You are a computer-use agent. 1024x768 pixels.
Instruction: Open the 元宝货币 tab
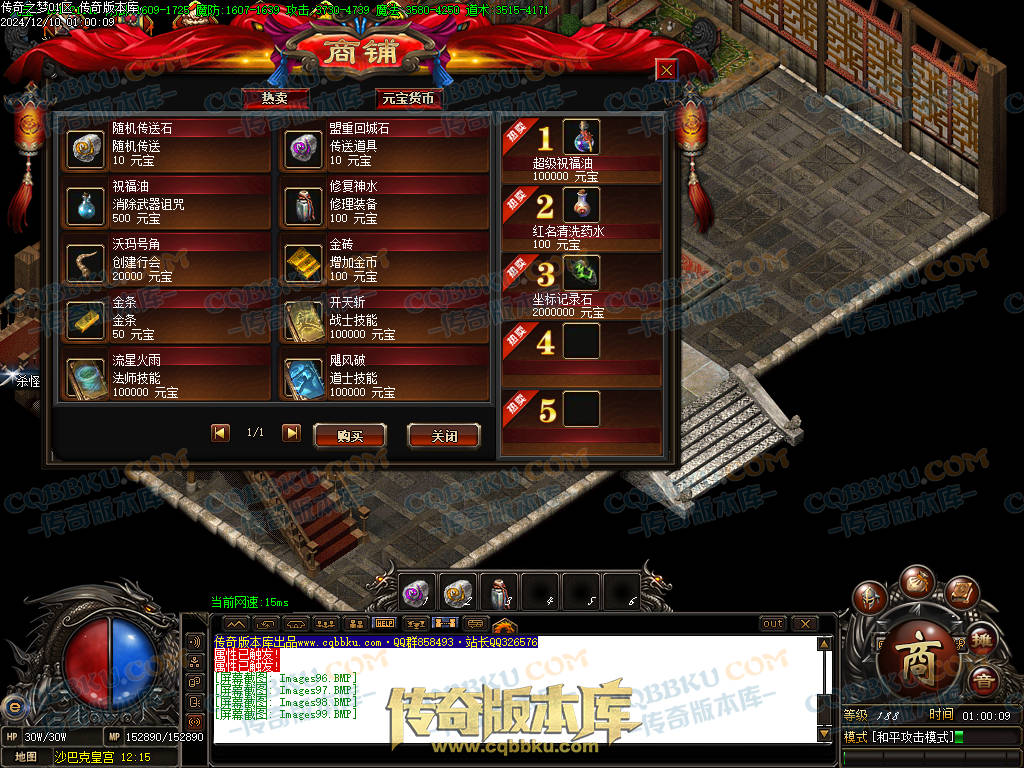tap(408, 98)
